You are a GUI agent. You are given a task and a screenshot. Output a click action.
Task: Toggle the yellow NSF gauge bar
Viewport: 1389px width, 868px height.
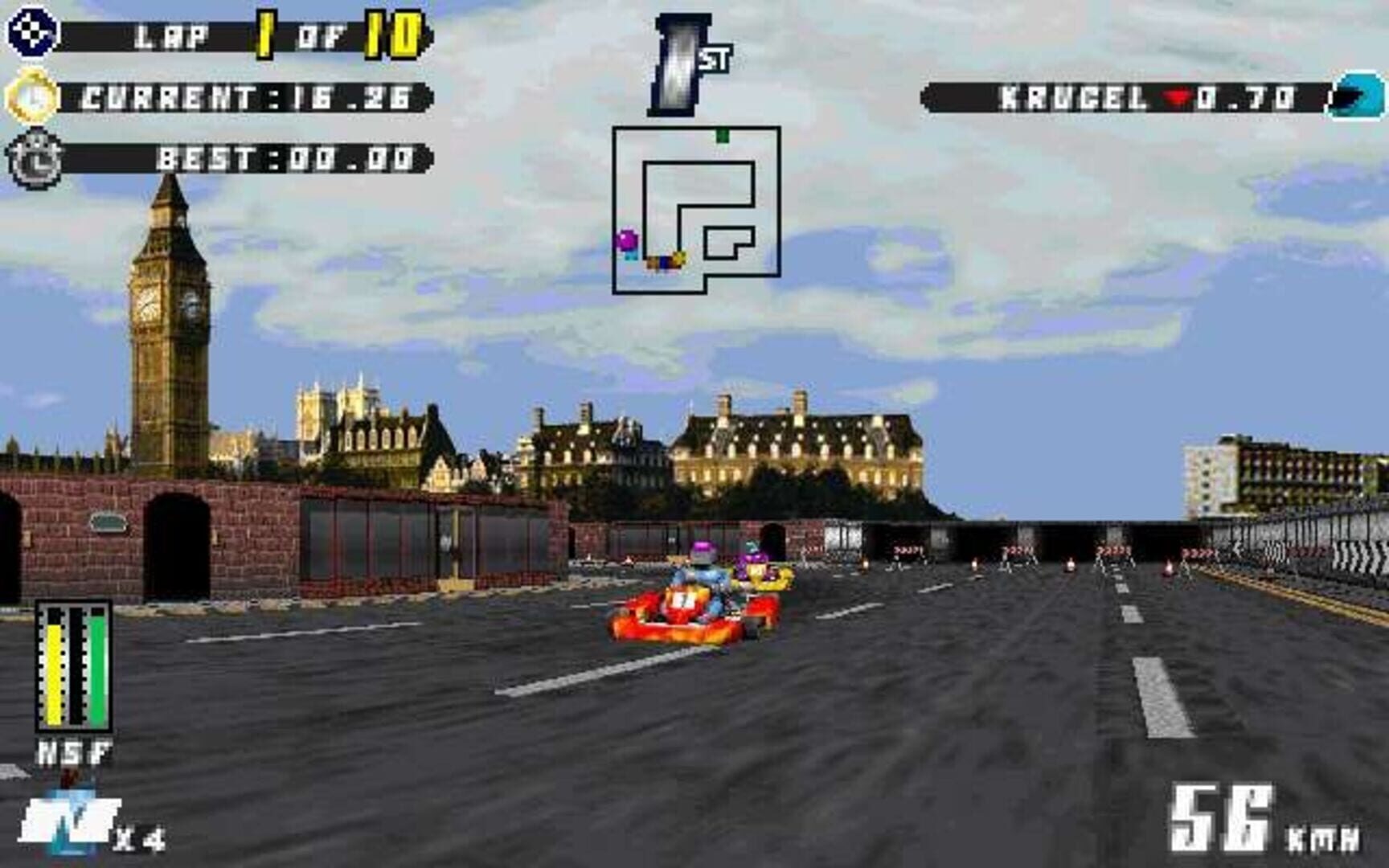coord(53,667)
